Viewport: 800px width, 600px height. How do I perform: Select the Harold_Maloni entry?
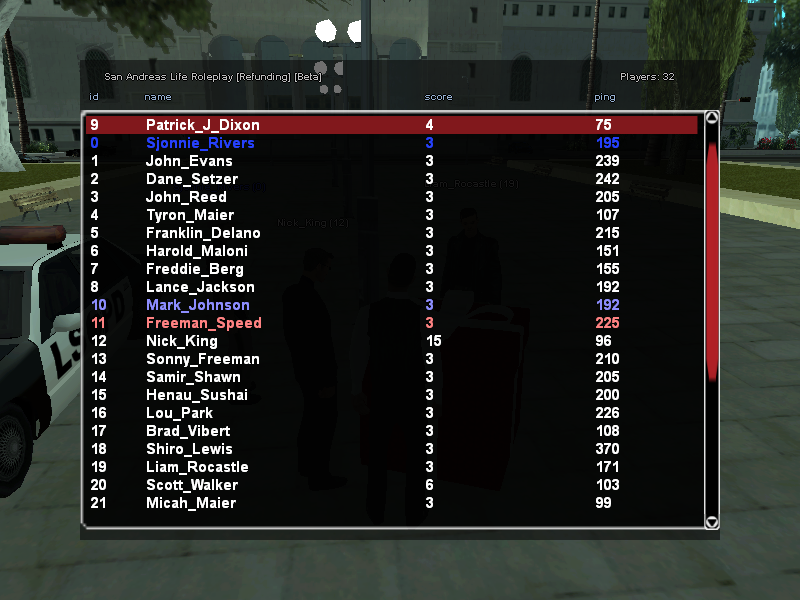pyautogui.click(x=197, y=251)
